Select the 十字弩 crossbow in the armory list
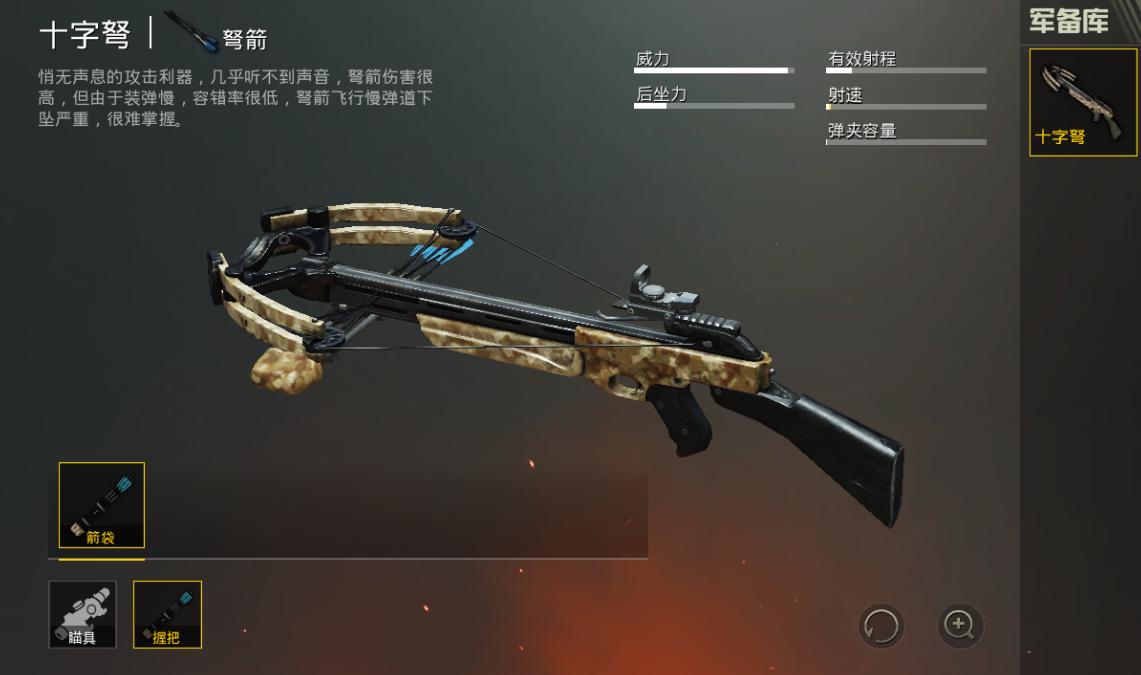 (1083, 102)
